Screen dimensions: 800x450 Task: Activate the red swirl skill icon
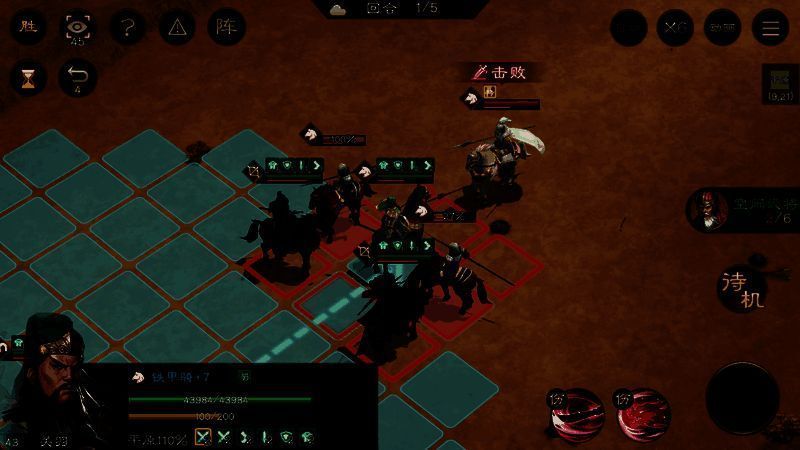644,413
